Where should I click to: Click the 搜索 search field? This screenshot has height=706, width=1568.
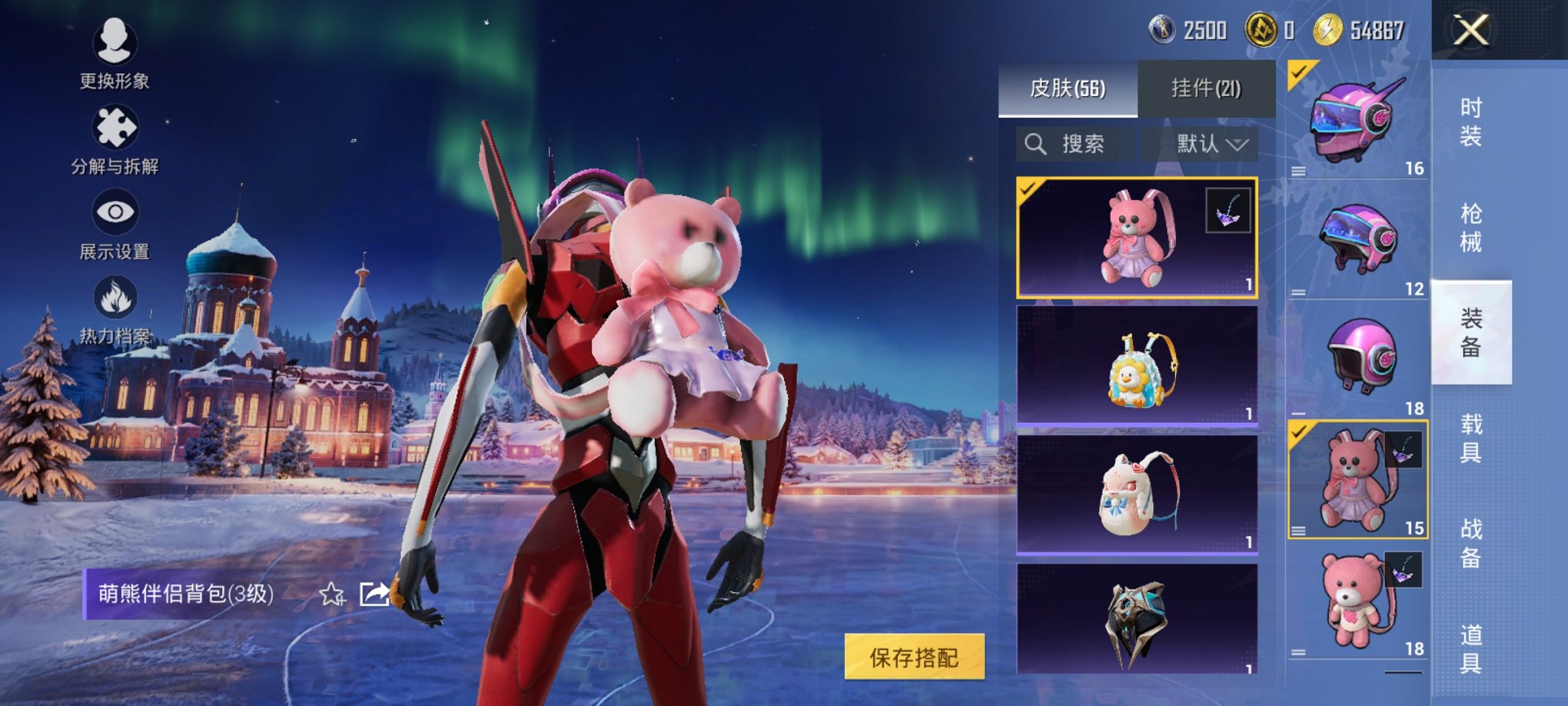(x=1076, y=144)
